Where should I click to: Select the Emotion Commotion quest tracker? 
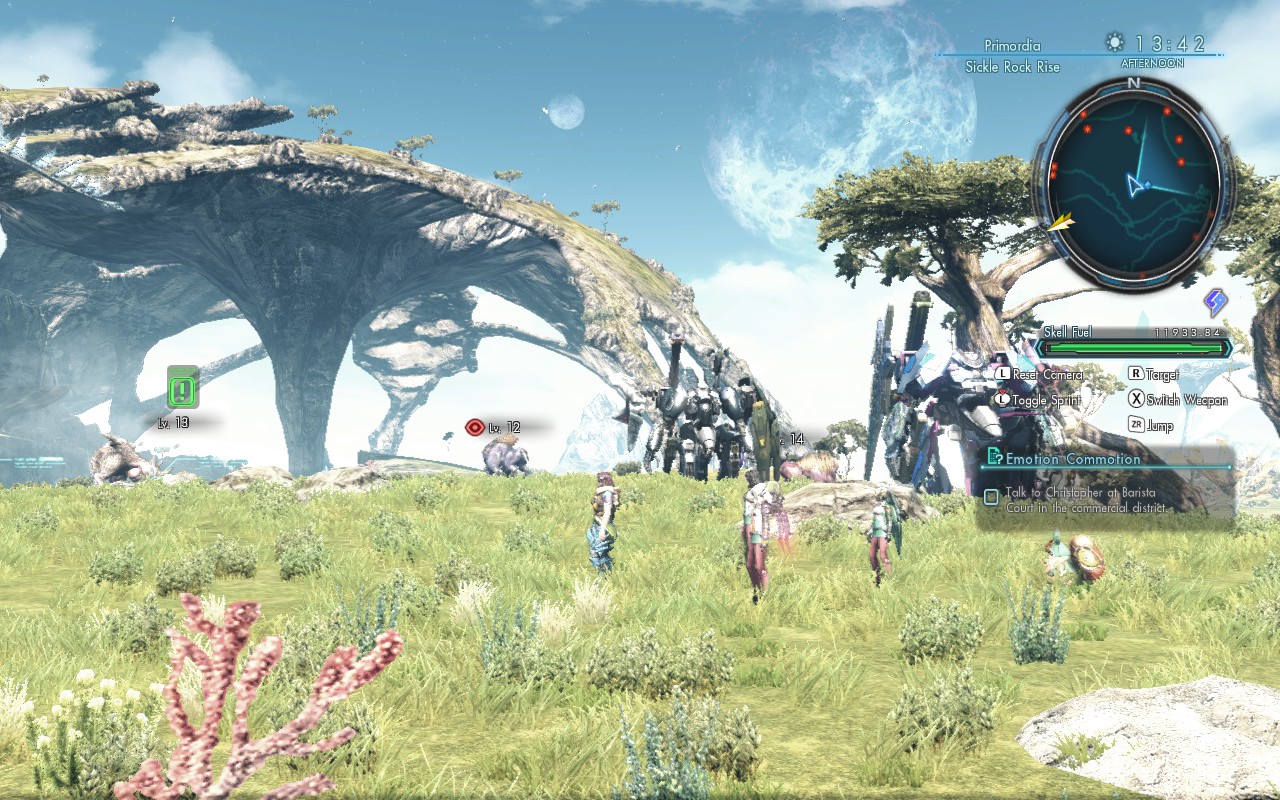pyautogui.click(x=1073, y=459)
